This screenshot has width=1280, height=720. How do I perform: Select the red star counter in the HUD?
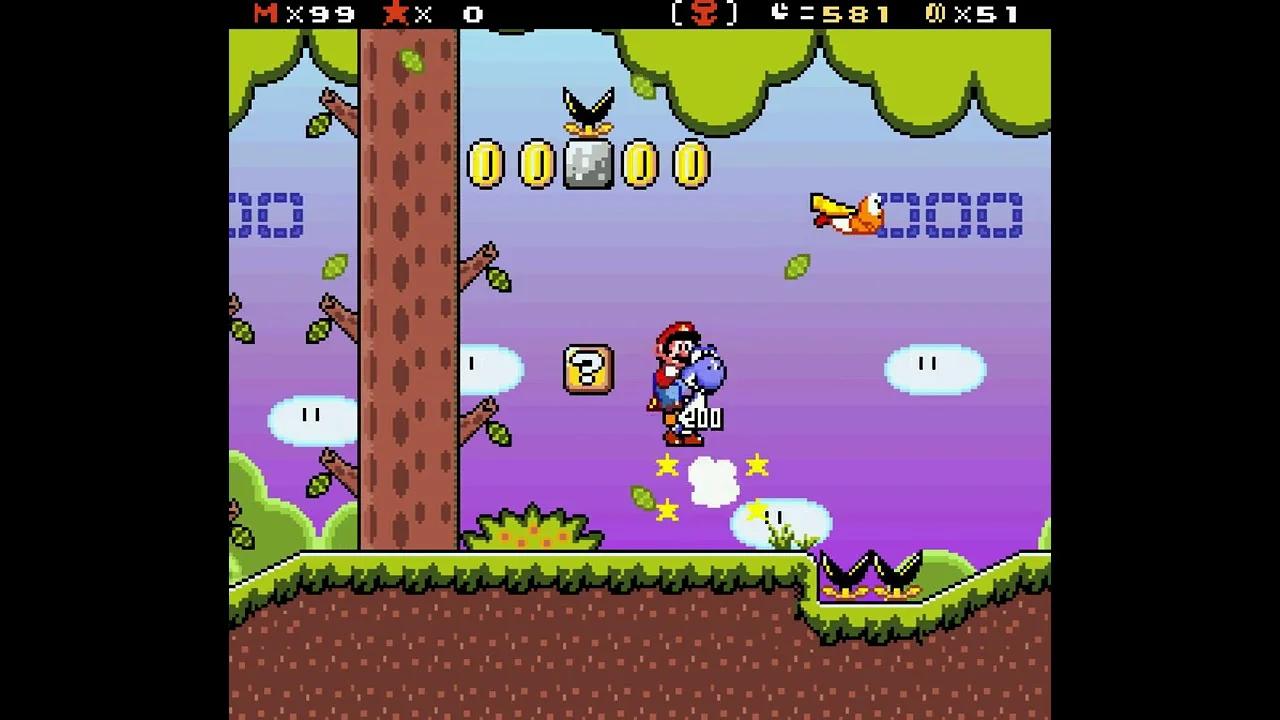397,15
